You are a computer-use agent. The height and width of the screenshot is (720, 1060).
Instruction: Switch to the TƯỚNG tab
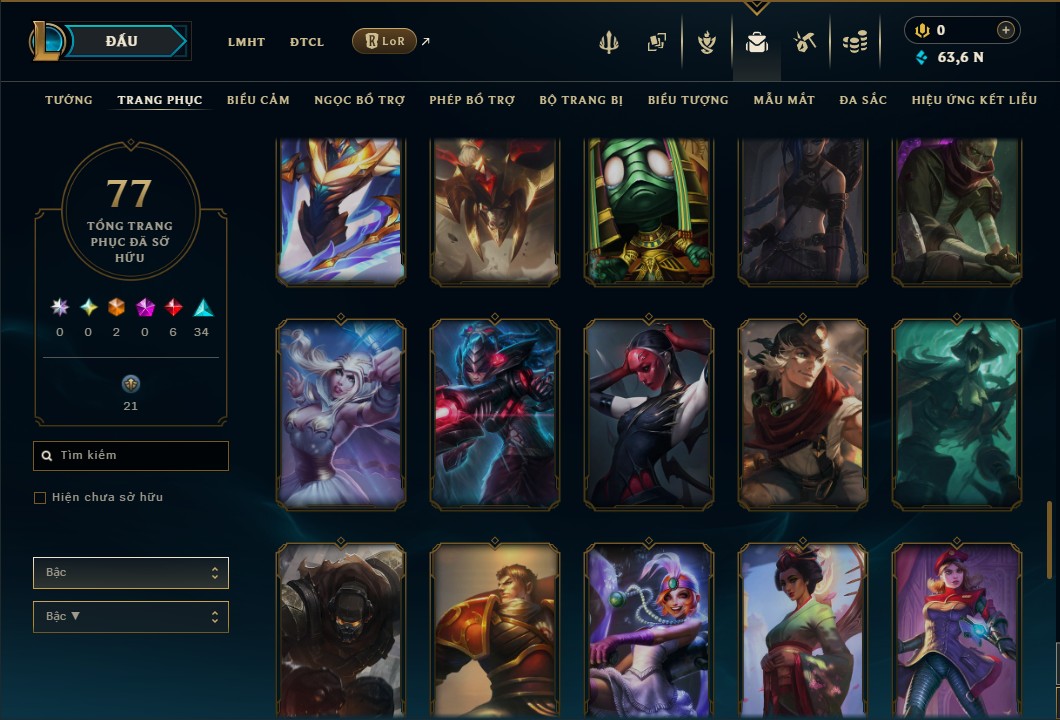69,100
